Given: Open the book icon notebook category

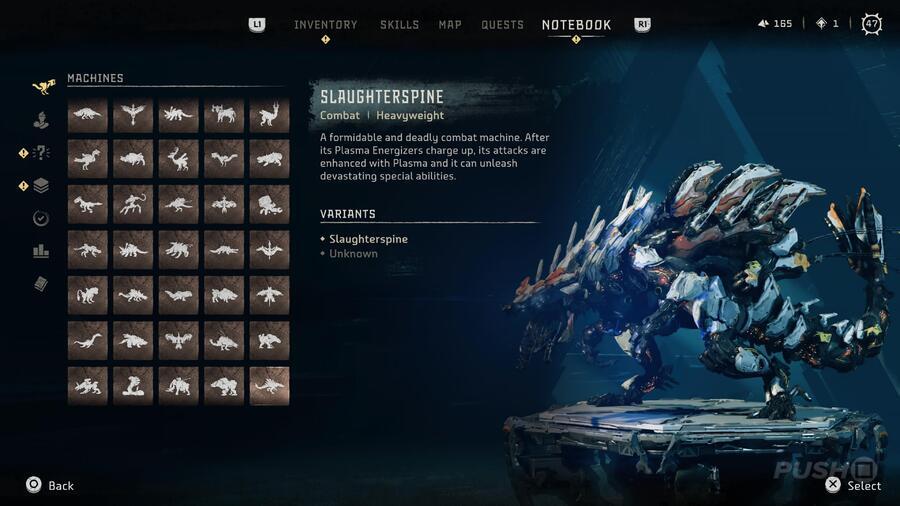Looking at the screenshot, I should pyautogui.click(x=41, y=284).
